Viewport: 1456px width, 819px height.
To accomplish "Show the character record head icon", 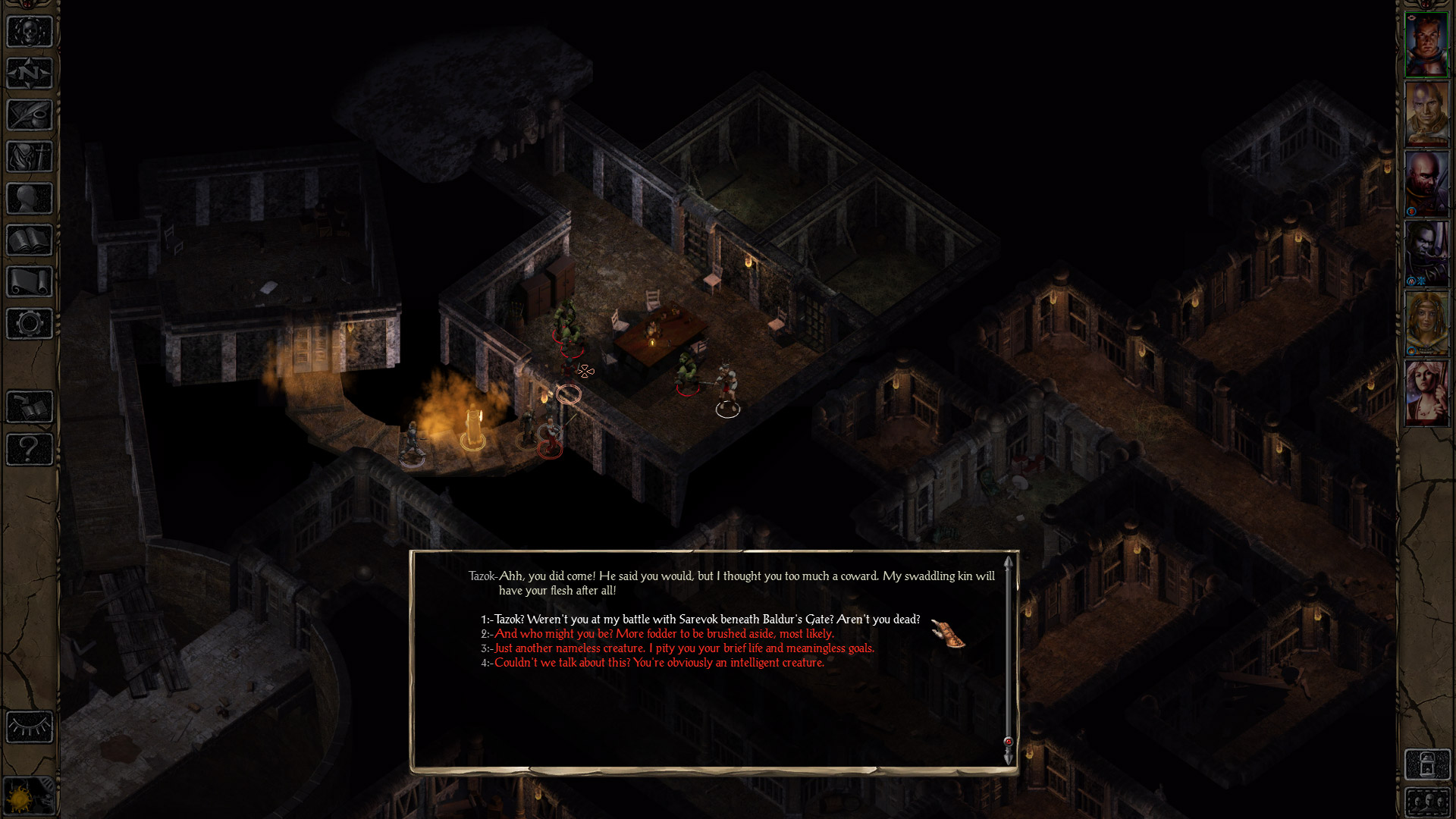I will 30,199.
